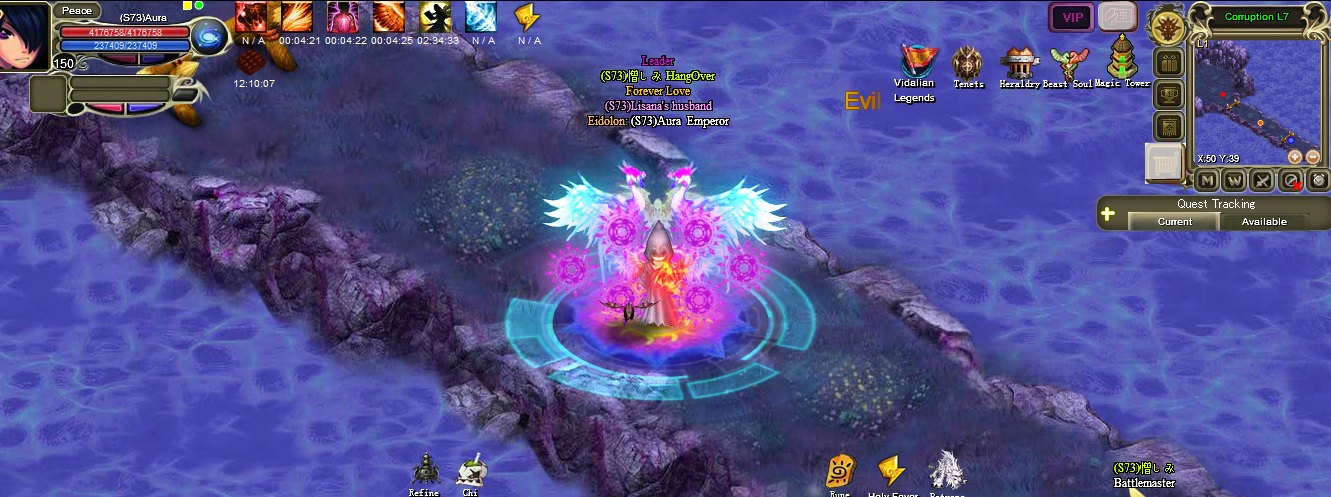Toggle the Peace combat mode button
This screenshot has width=1331, height=497.
tap(77, 10)
